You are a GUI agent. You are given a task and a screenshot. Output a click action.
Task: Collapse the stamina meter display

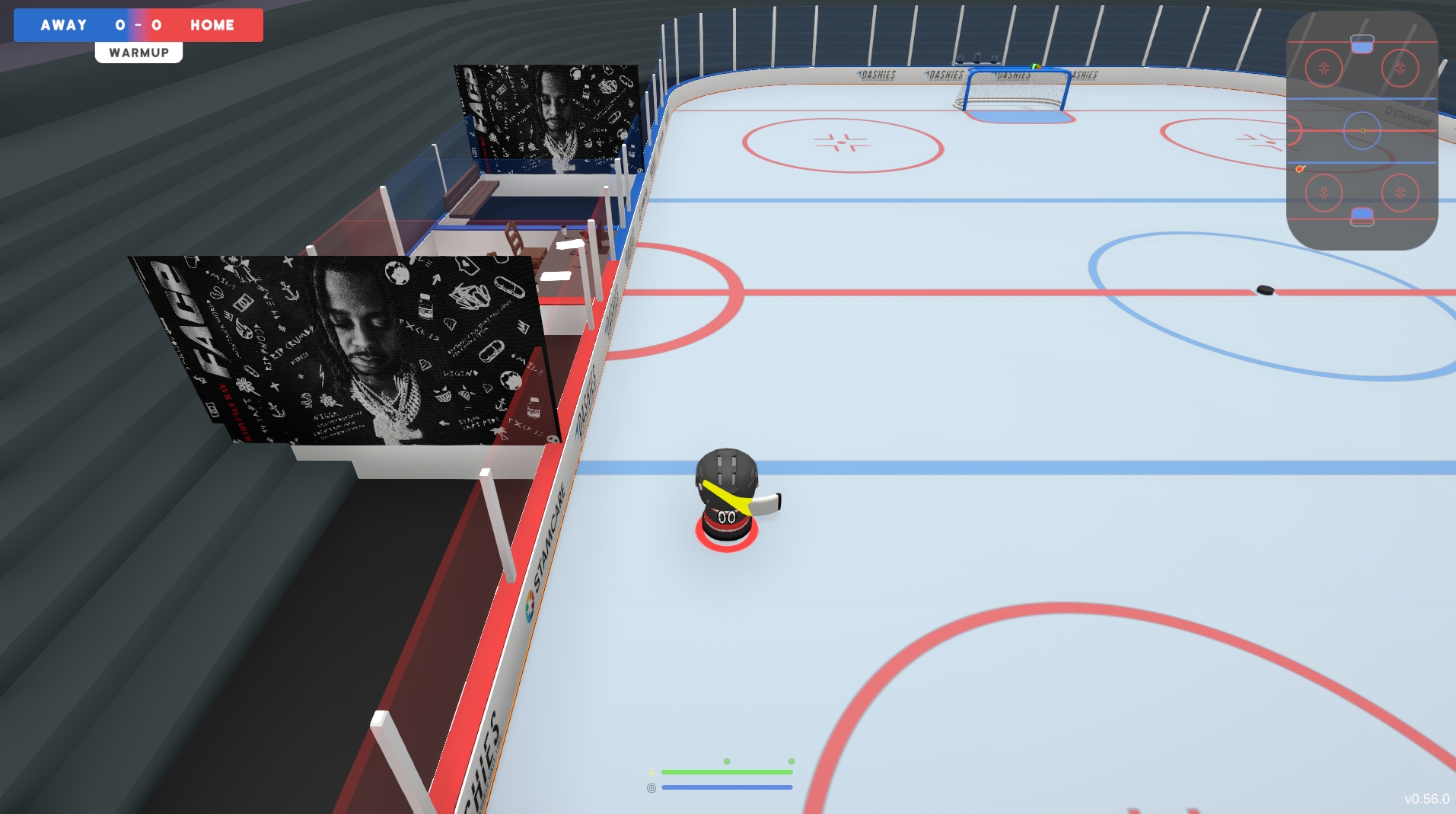pyautogui.click(x=727, y=772)
